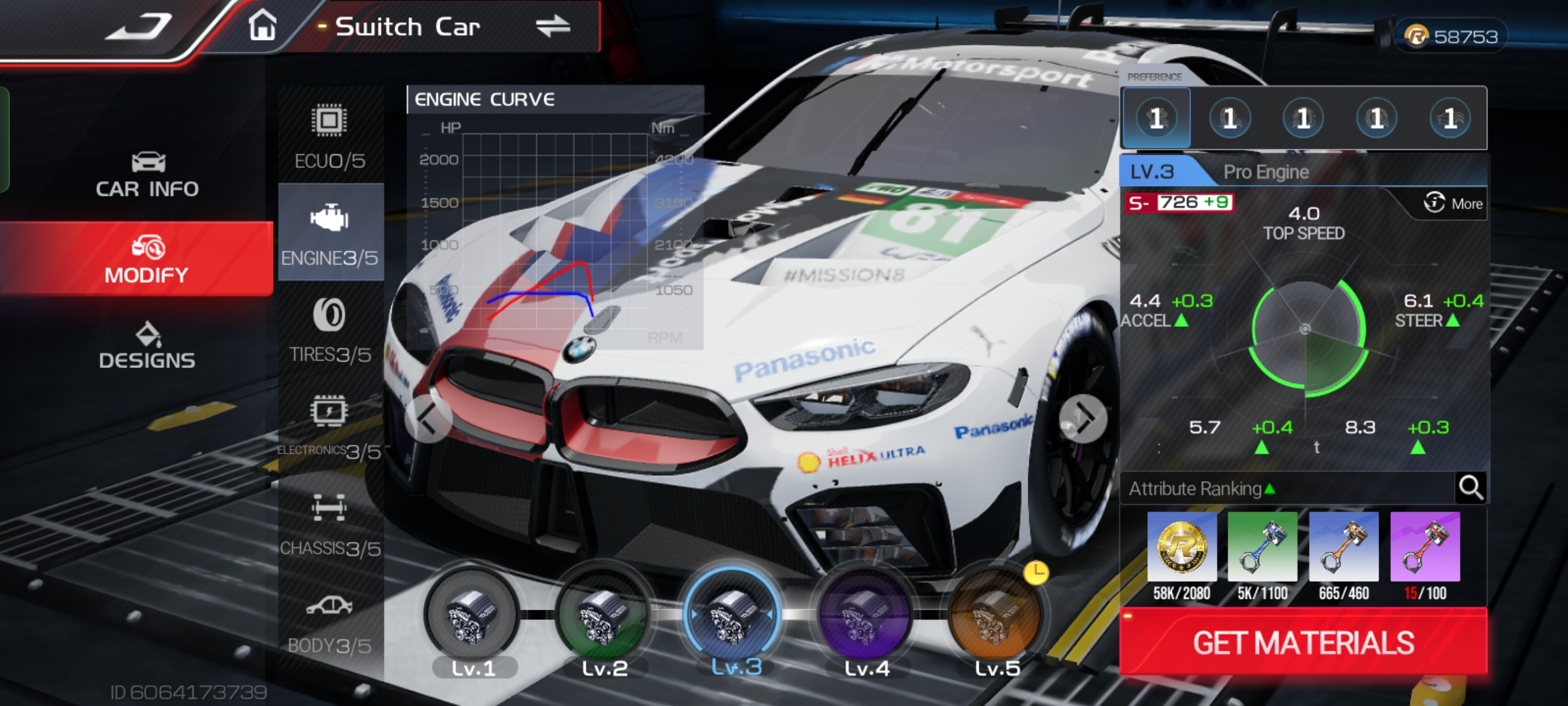
Task: Go back with the top-left arrow
Action: click(139, 27)
